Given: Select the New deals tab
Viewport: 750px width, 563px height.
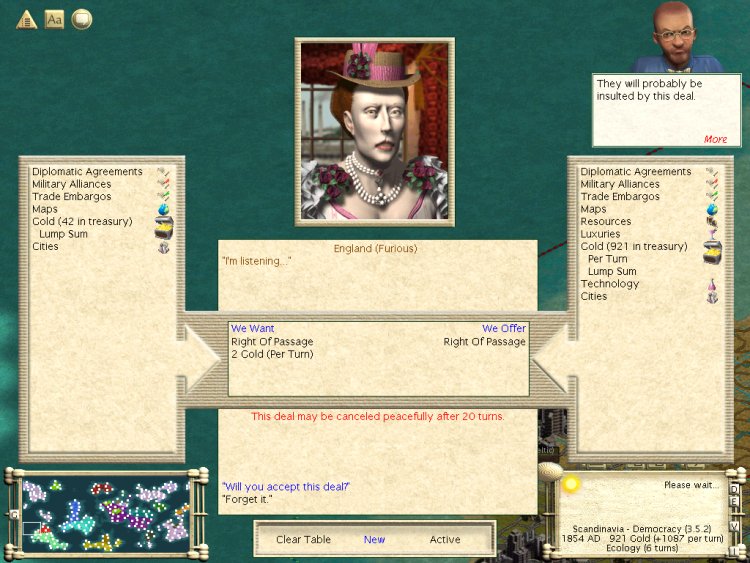Looking at the screenshot, I should (x=374, y=539).
